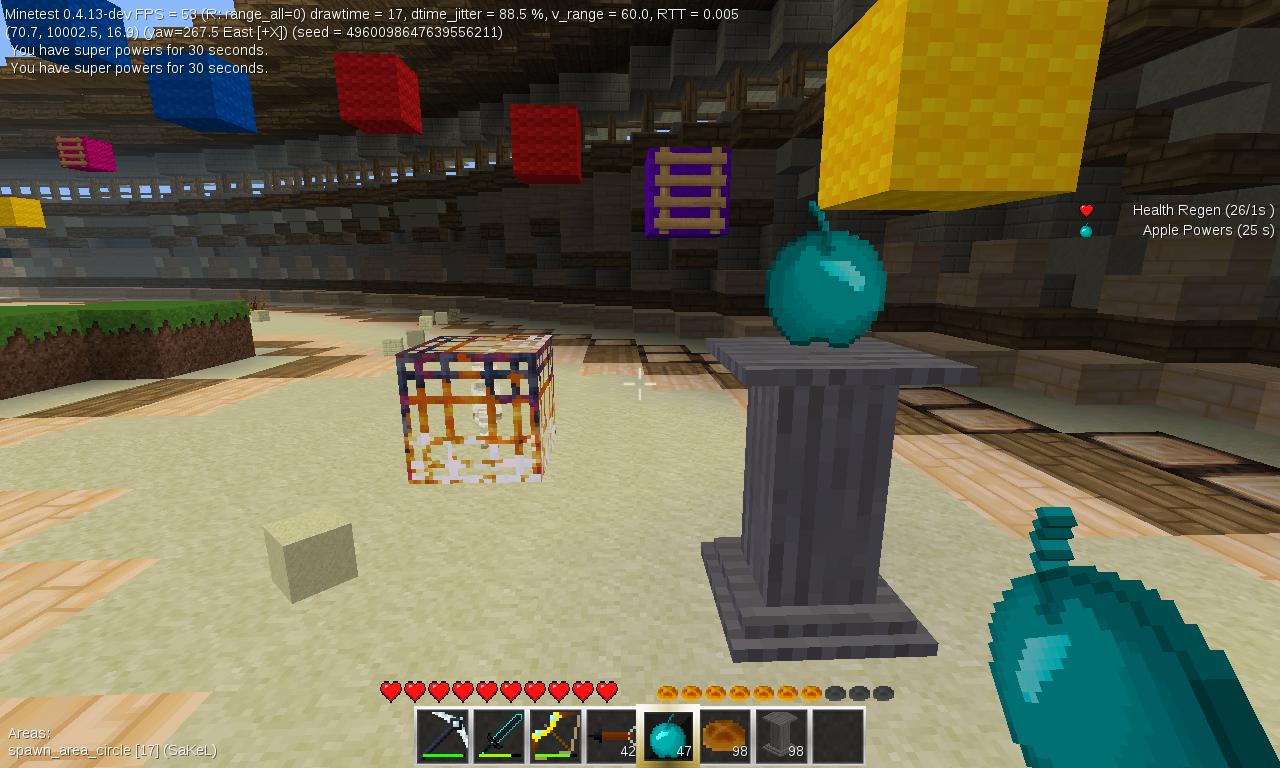Click the empty rightmost hotbar slot
Viewport: 1280px width, 768px height.
pyautogui.click(x=835, y=737)
